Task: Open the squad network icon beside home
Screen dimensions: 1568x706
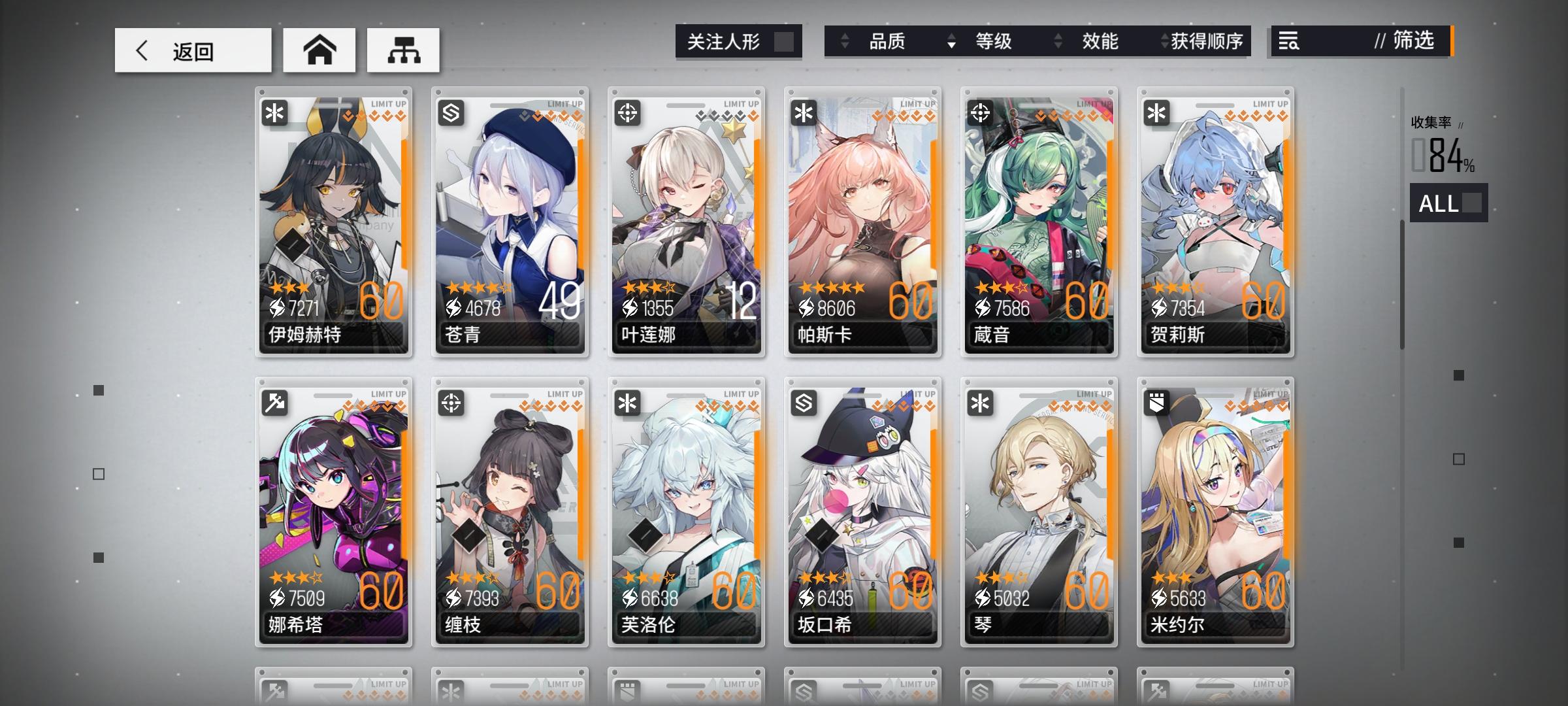Action: [404, 50]
